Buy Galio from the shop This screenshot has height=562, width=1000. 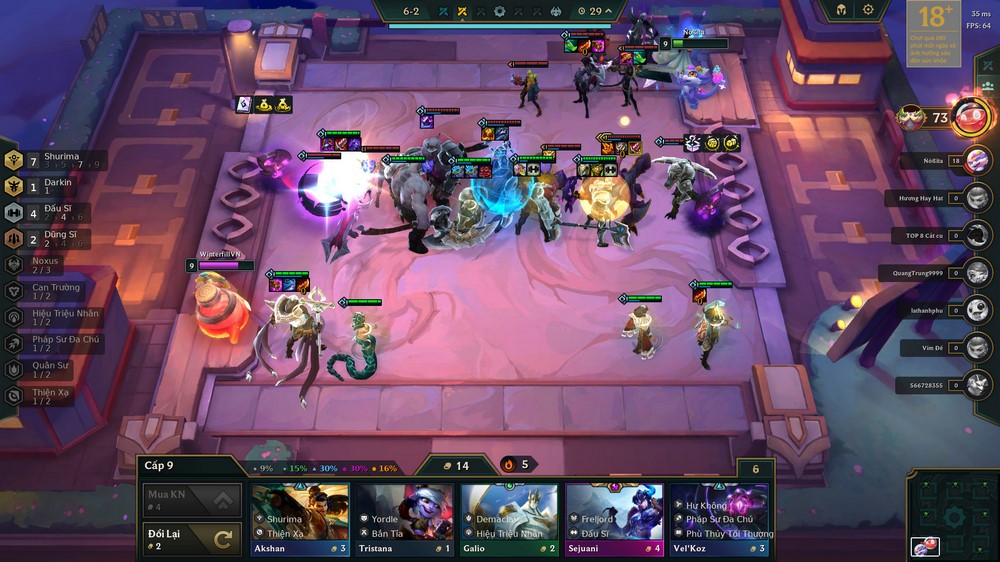pos(509,519)
